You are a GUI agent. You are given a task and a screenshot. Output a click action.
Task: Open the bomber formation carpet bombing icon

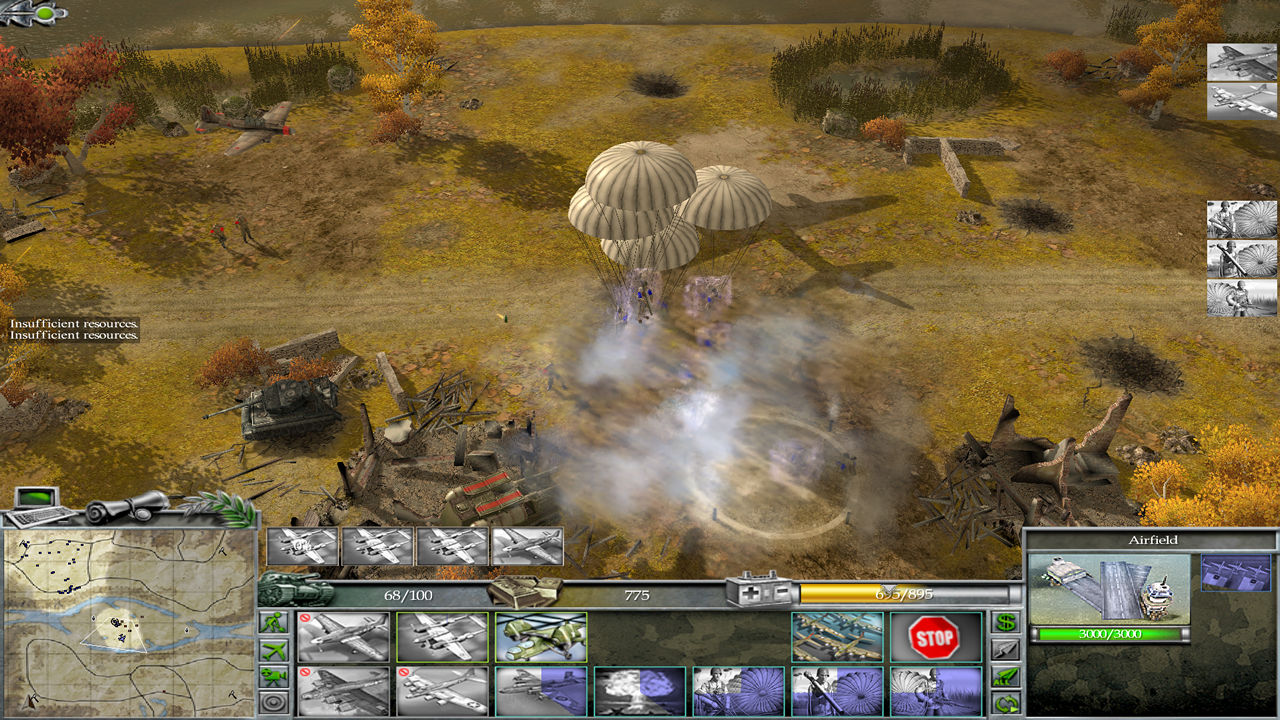[836, 637]
